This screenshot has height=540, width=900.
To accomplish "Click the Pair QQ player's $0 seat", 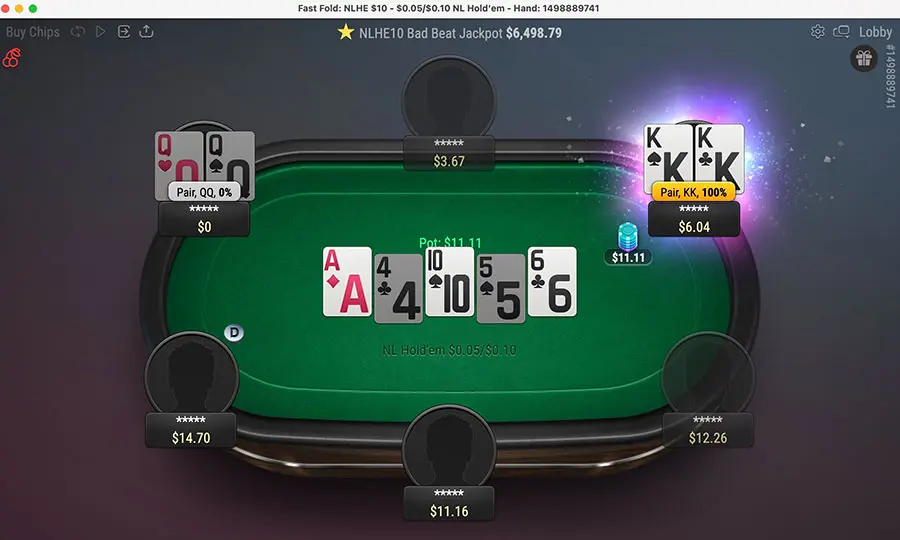I will pos(204,220).
